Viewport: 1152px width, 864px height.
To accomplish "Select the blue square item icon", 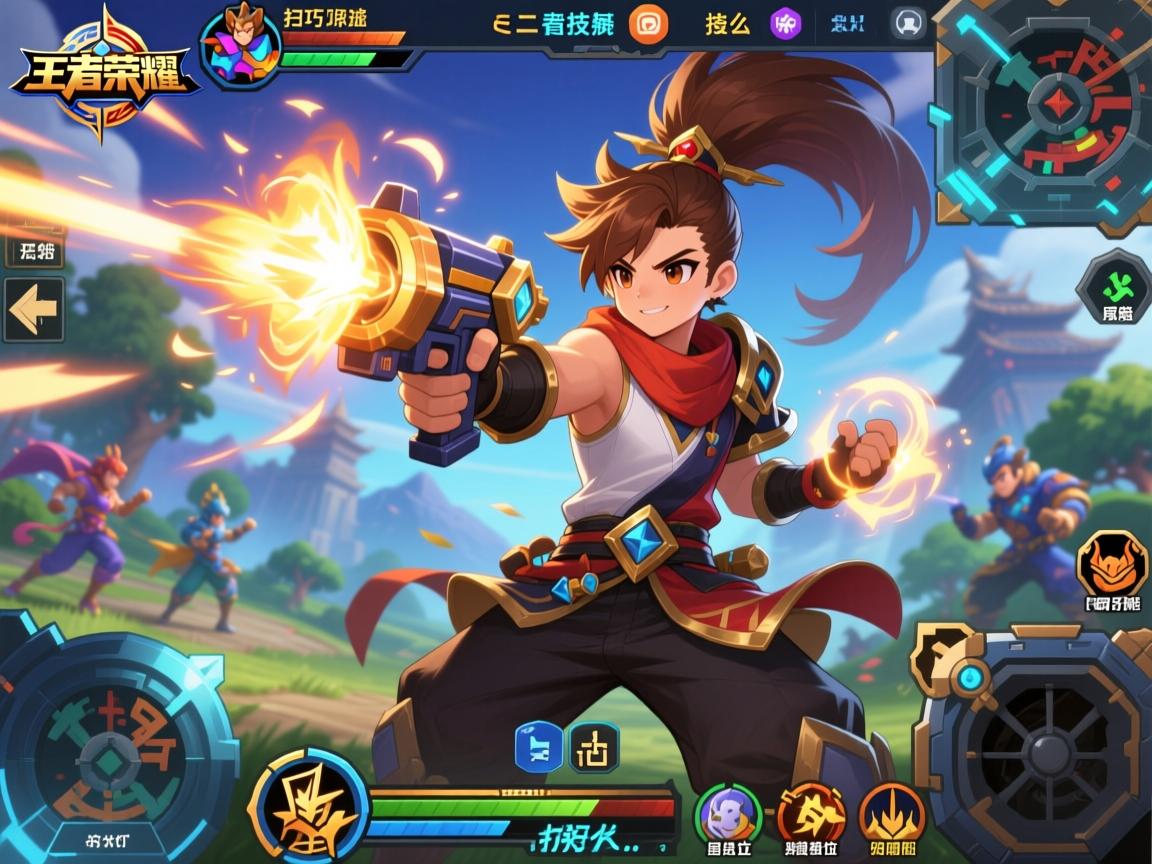I will point(538,748).
